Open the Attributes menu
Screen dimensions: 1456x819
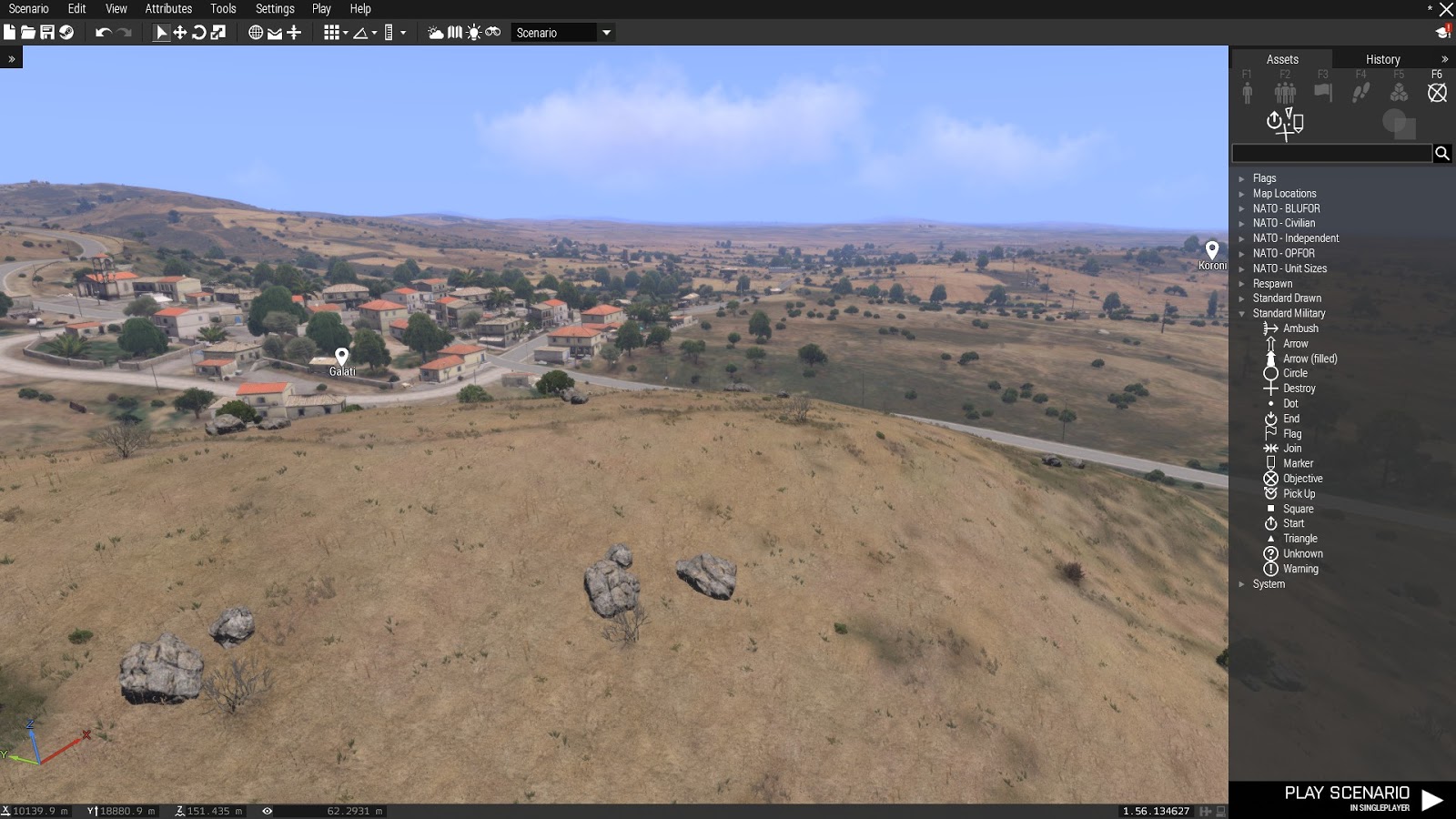pyautogui.click(x=167, y=9)
